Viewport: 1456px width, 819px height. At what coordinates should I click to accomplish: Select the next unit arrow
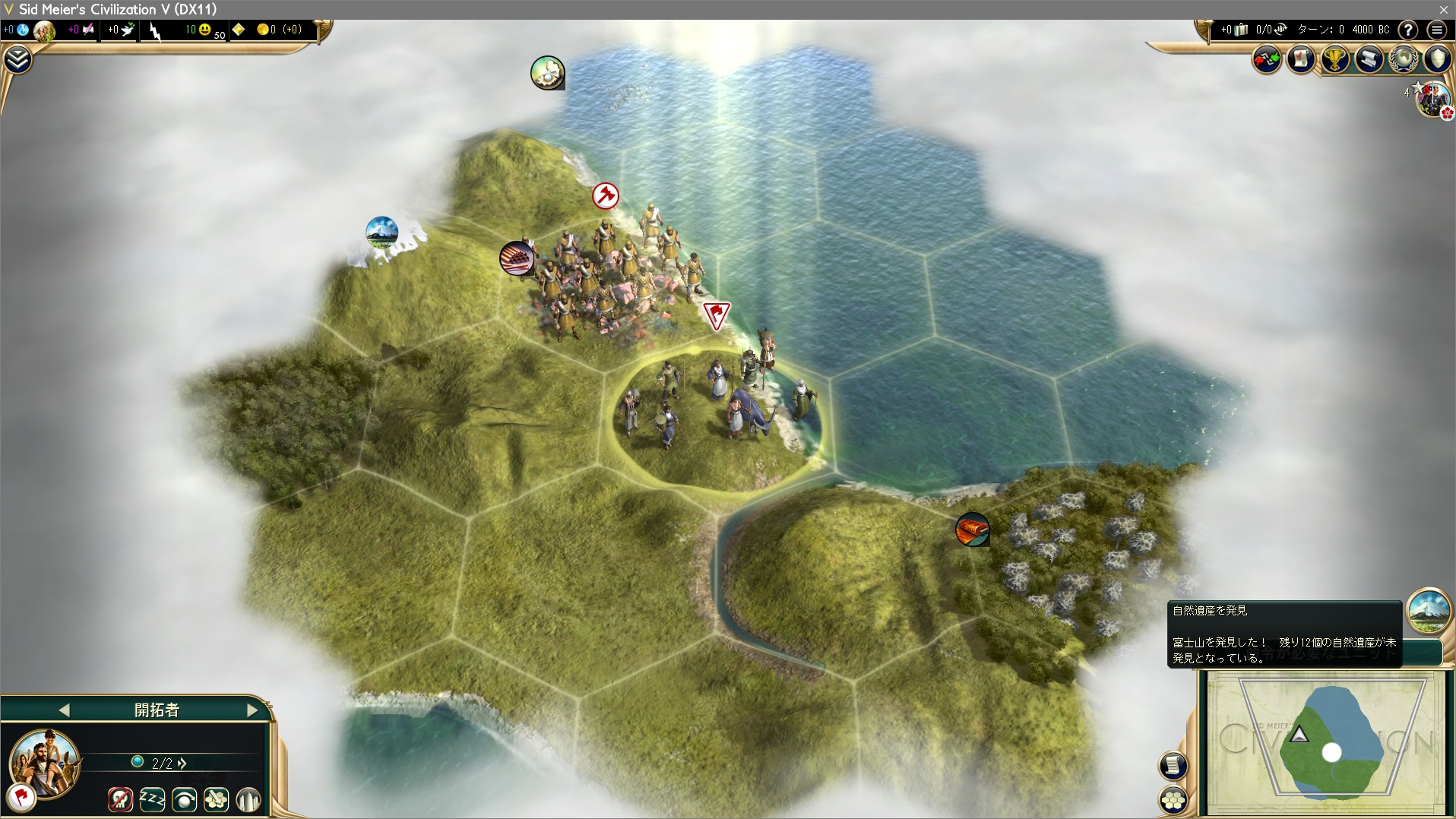(252, 710)
